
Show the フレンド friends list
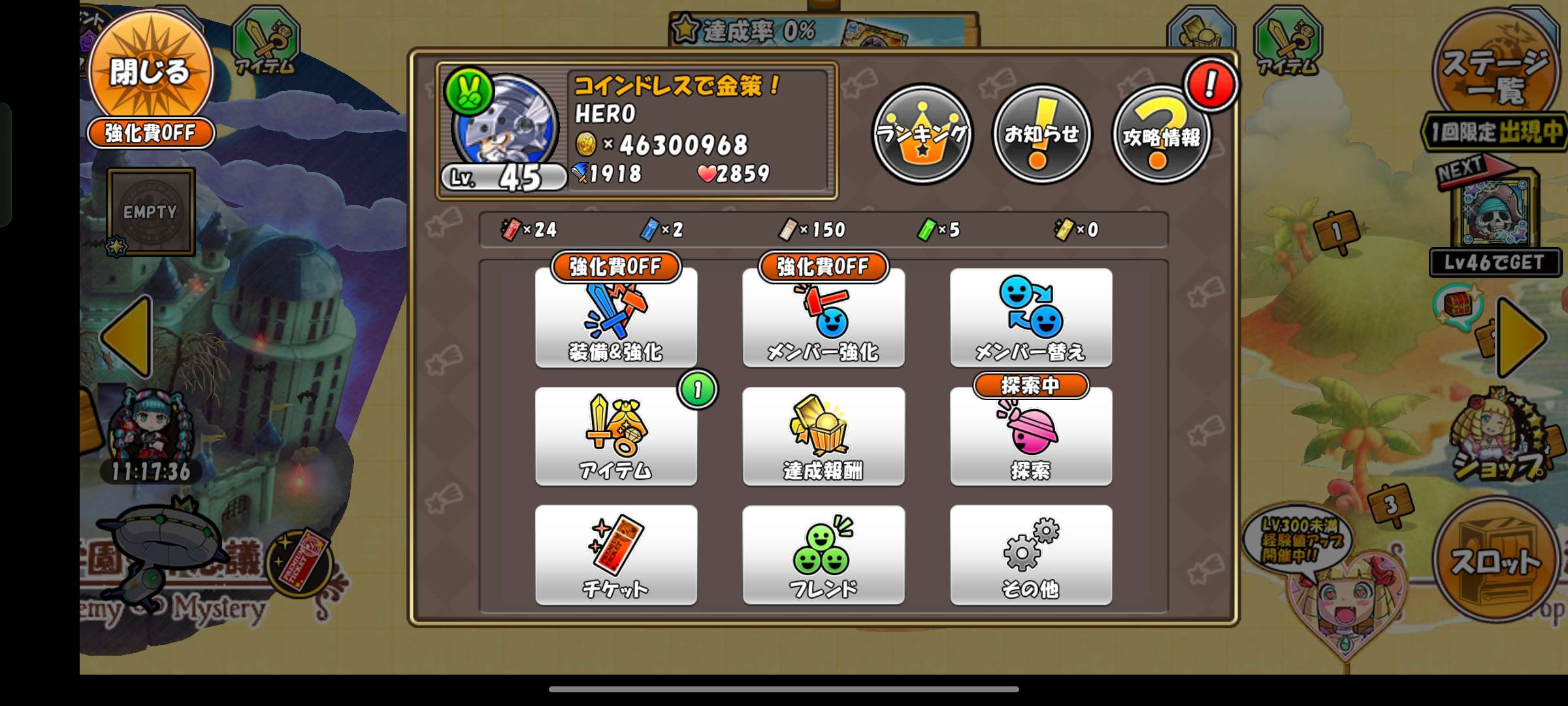823,554
